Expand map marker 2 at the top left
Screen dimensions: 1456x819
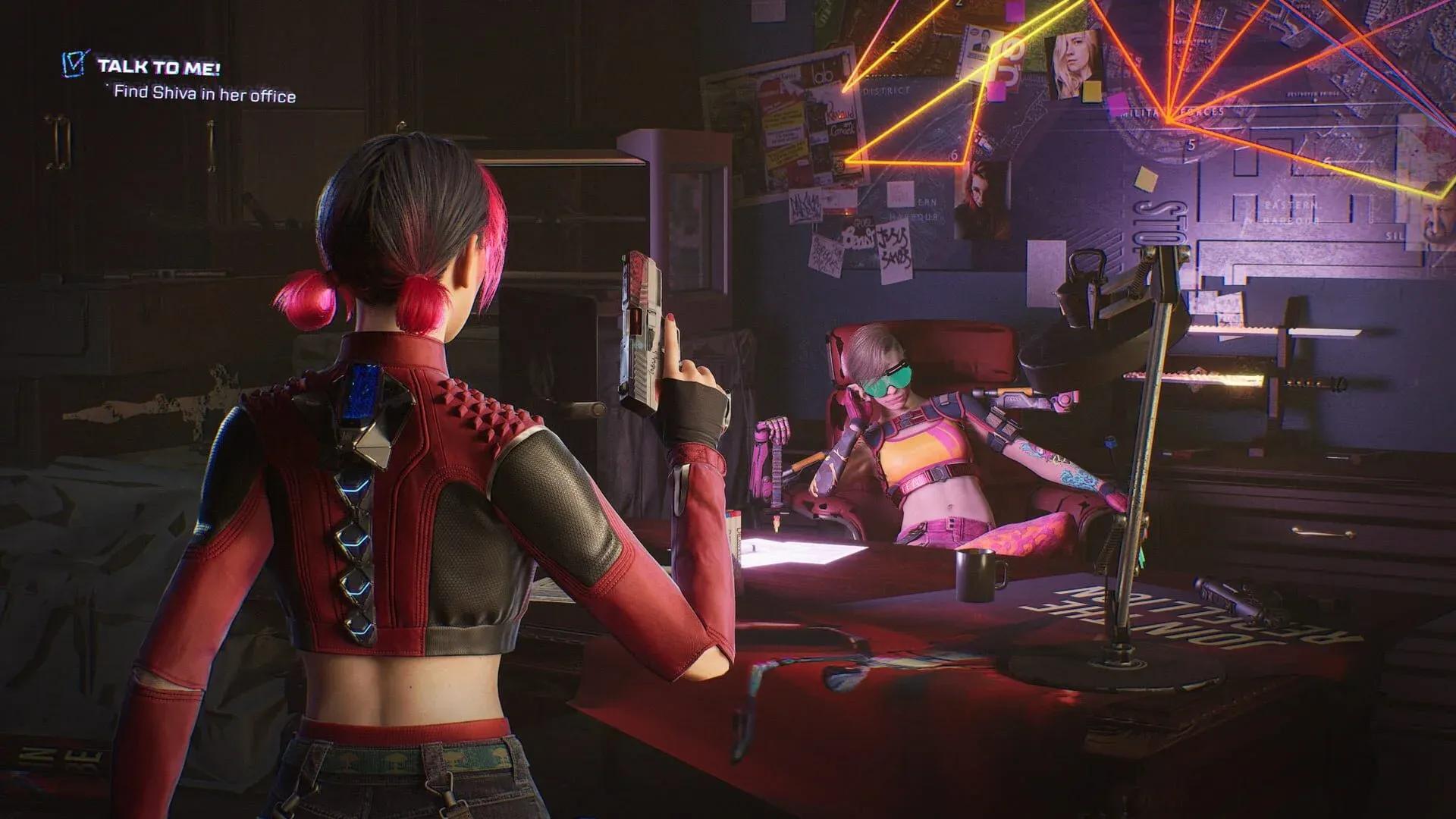(893, 45)
